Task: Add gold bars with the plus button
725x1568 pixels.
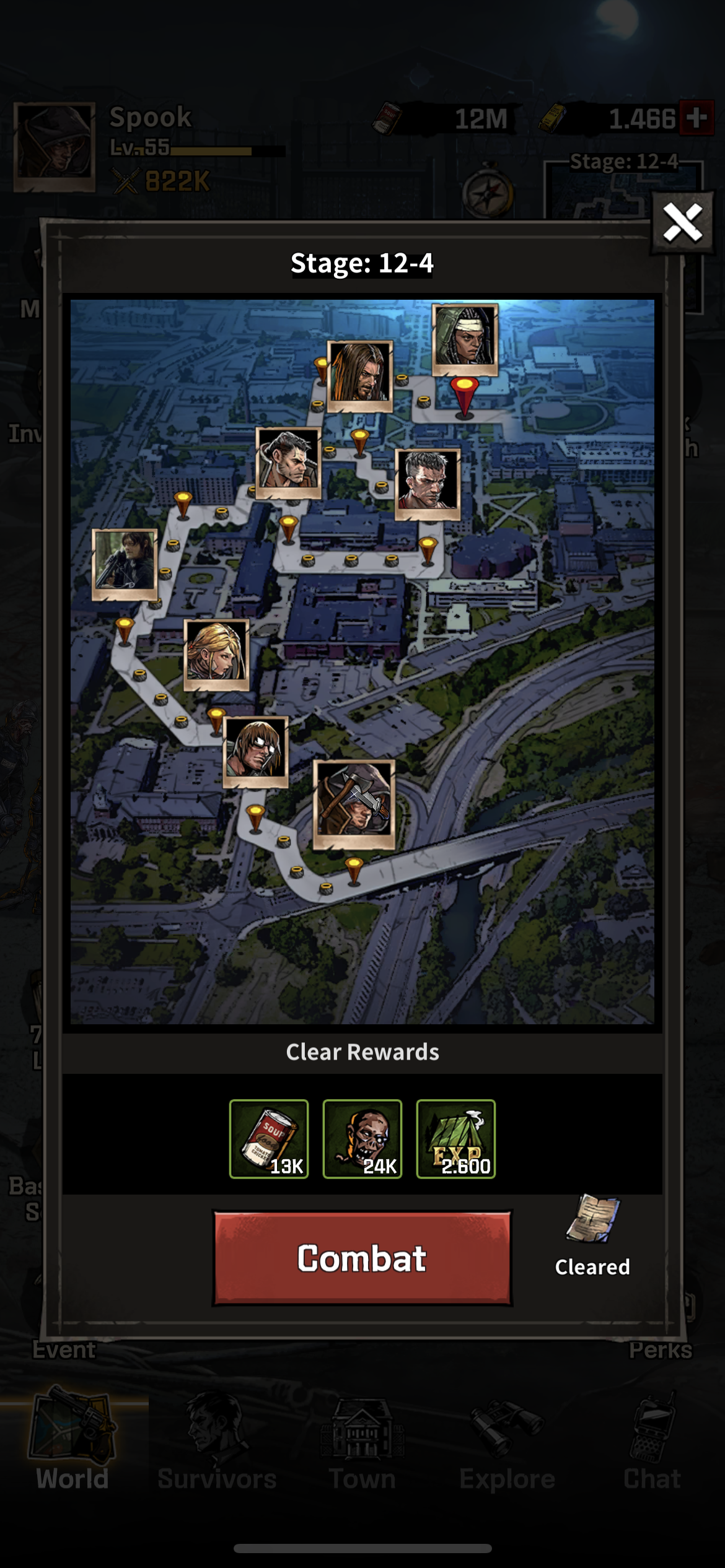Action: tap(696, 117)
